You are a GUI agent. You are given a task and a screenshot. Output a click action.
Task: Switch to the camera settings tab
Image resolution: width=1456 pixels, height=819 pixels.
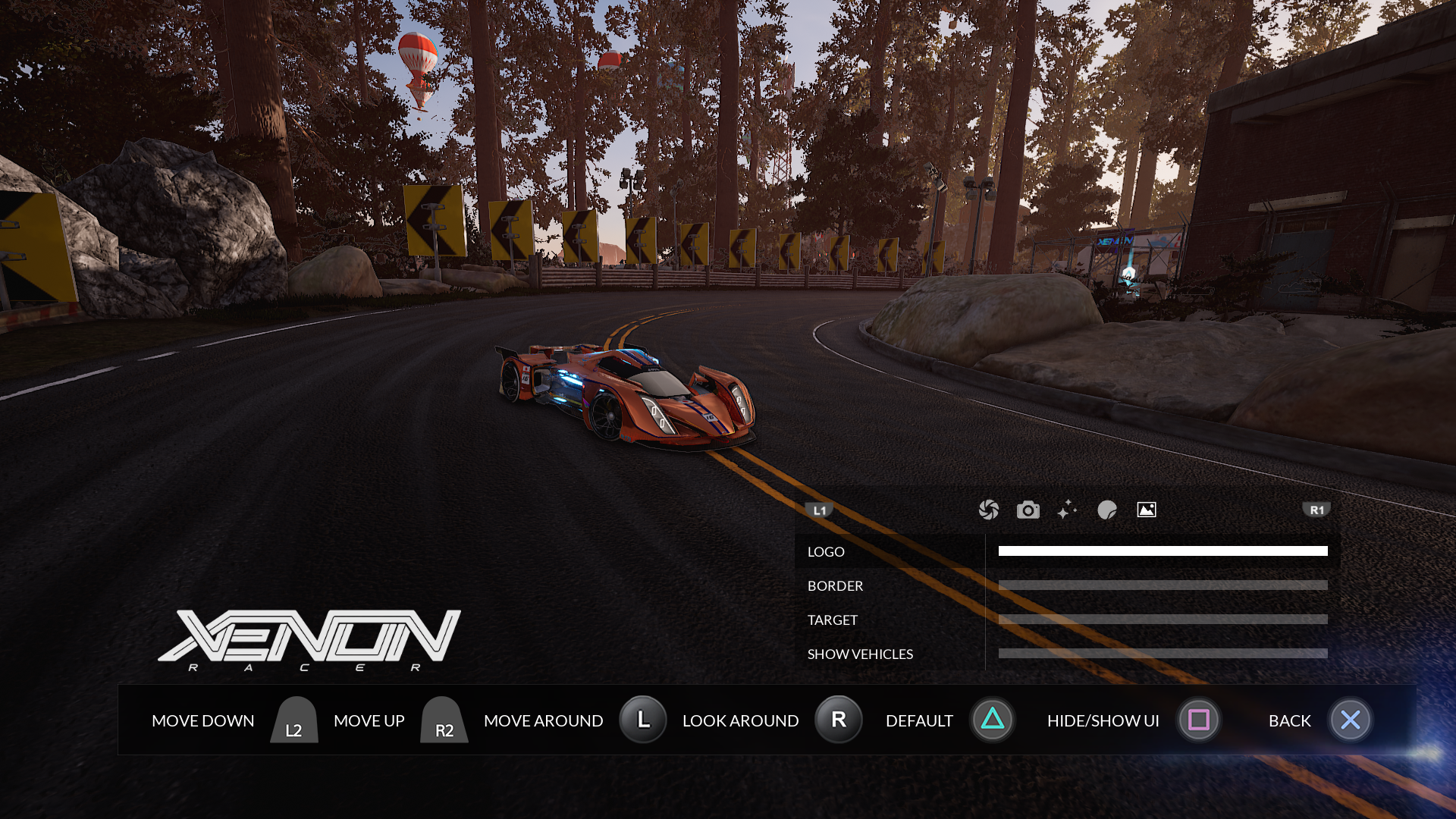pos(1028,510)
